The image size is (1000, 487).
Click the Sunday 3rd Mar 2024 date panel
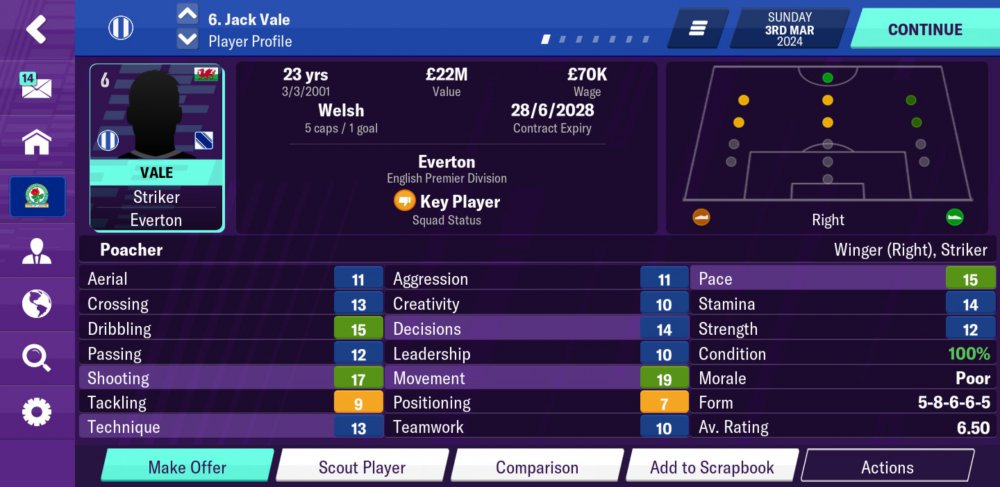[x=790, y=29]
